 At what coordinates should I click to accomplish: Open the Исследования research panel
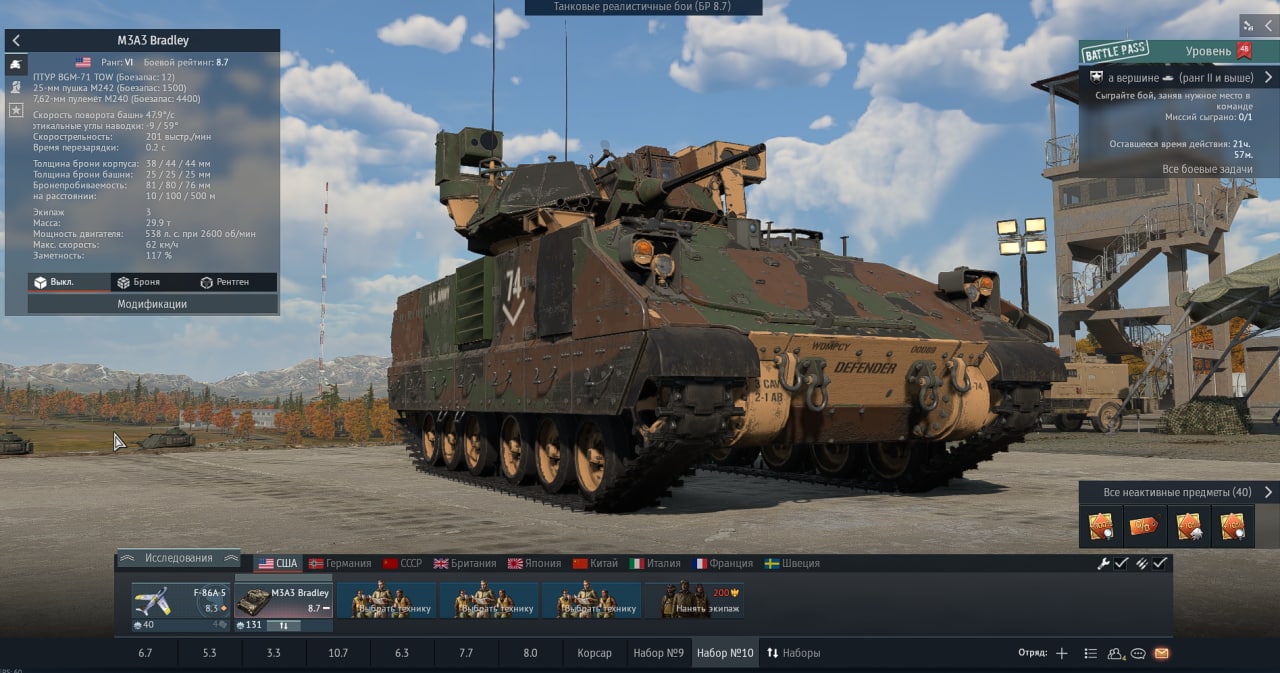178,558
